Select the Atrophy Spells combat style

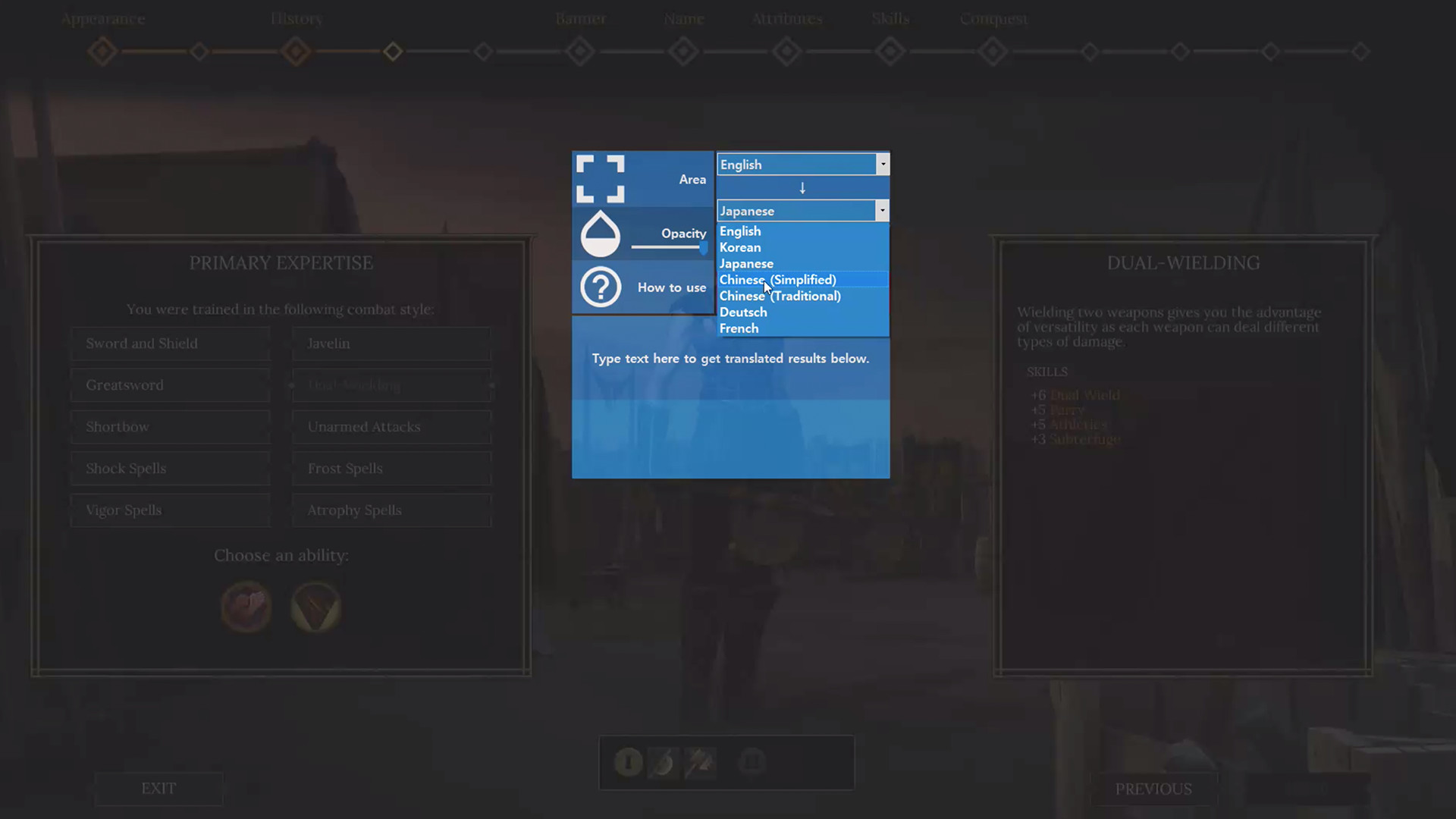pos(391,510)
